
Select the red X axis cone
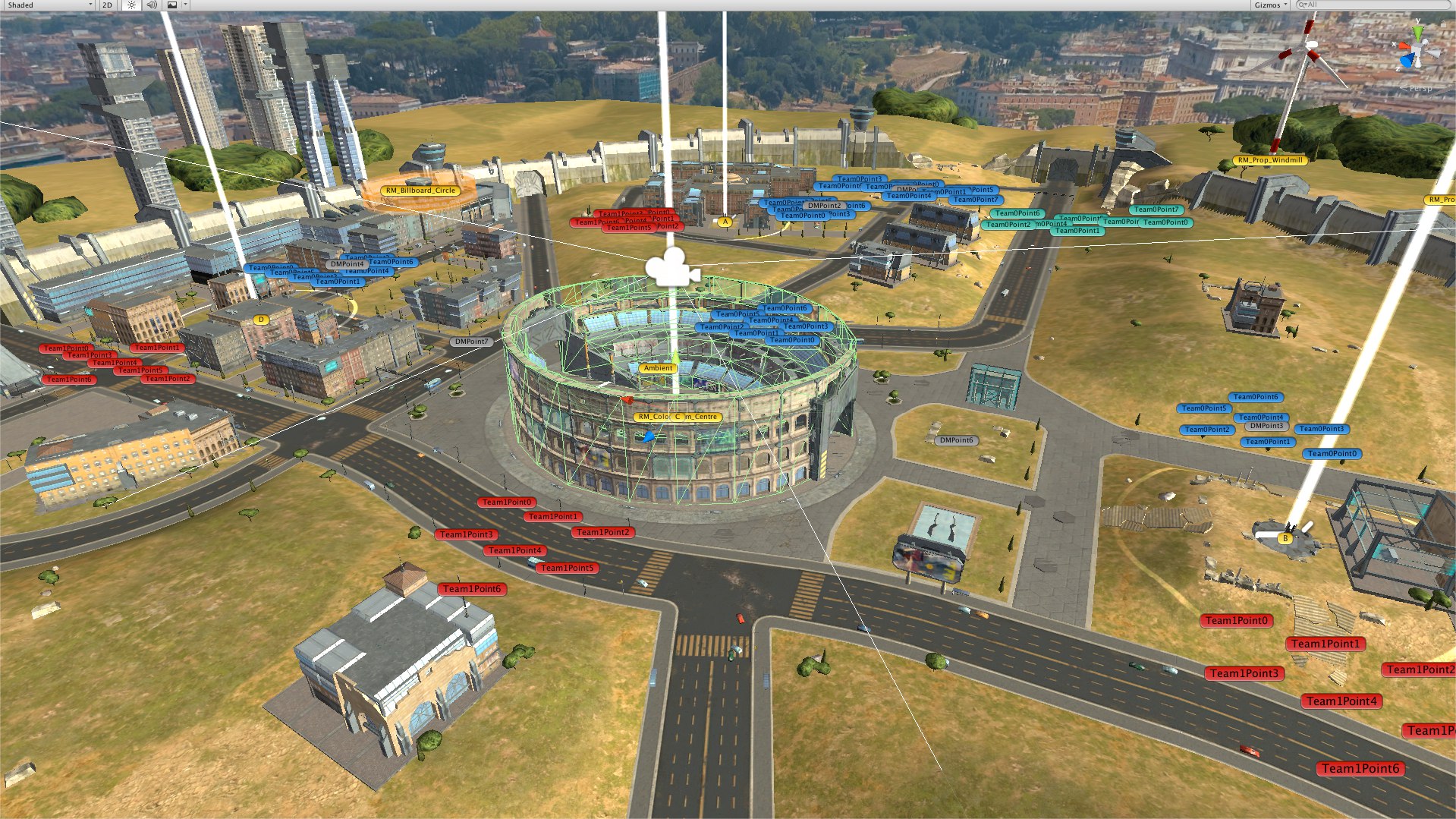point(1404,47)
